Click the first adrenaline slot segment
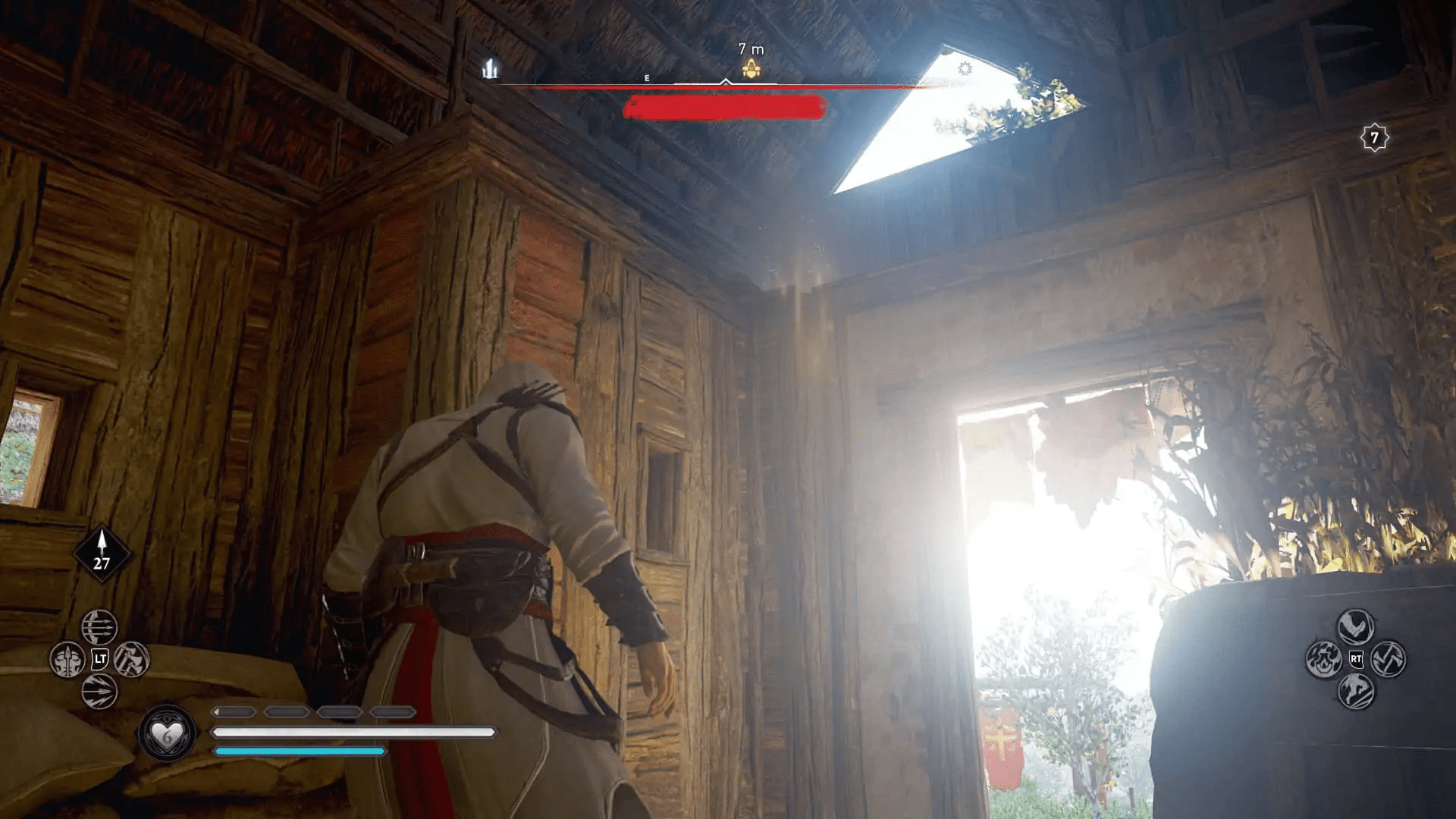Screen dimensions: 1456x819 coord(235,712)
